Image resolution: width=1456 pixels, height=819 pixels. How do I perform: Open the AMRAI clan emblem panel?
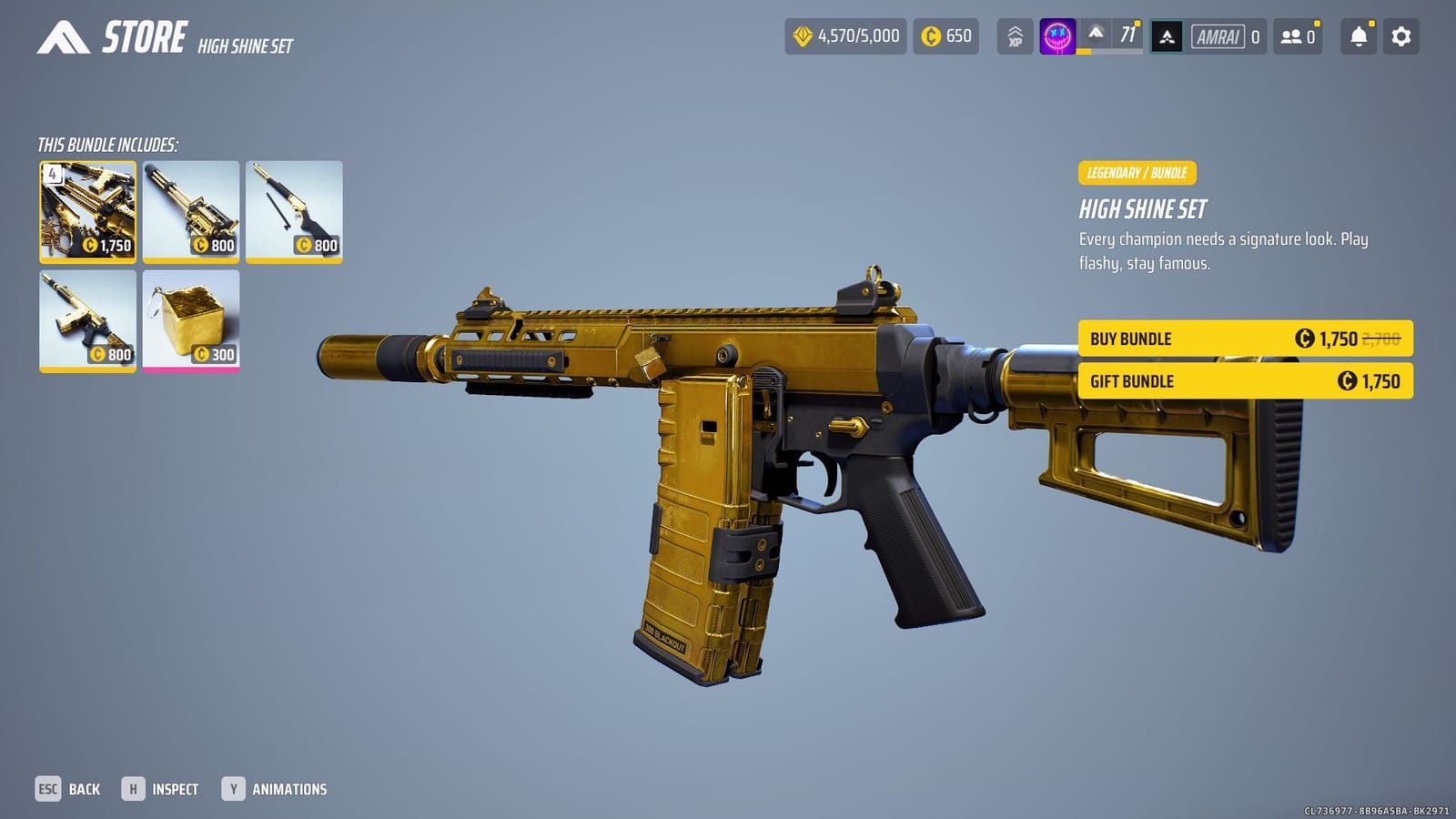(1168, 36)
